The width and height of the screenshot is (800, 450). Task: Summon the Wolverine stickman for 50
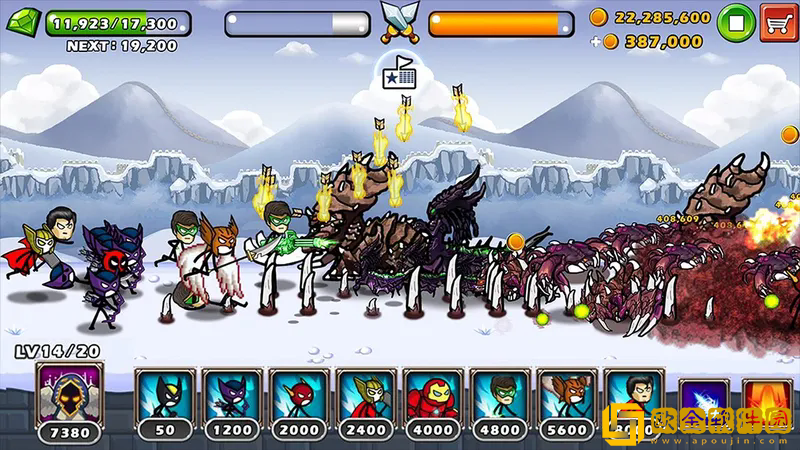[x=165, y=397]
